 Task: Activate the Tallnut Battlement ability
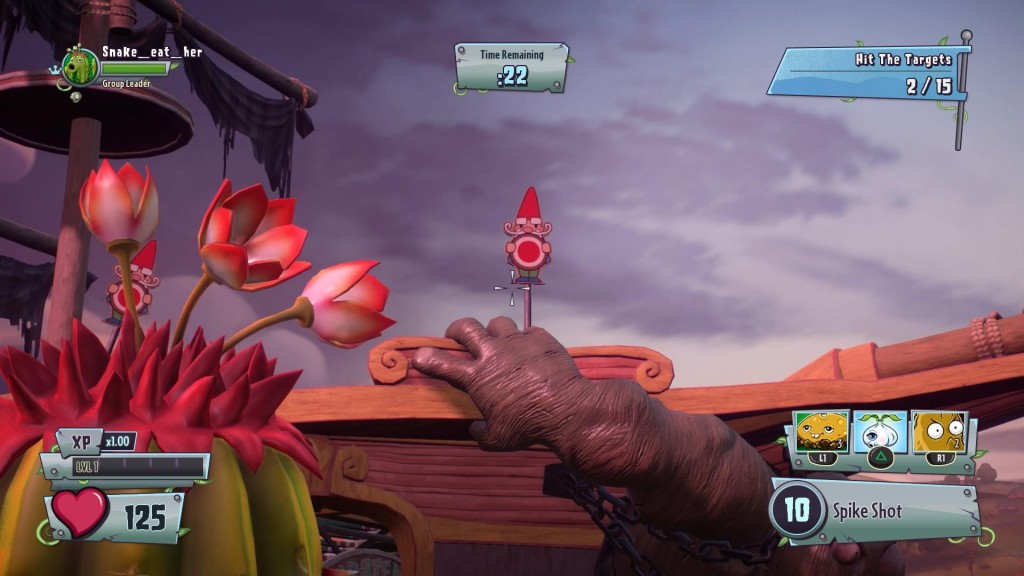pos(938,432)
